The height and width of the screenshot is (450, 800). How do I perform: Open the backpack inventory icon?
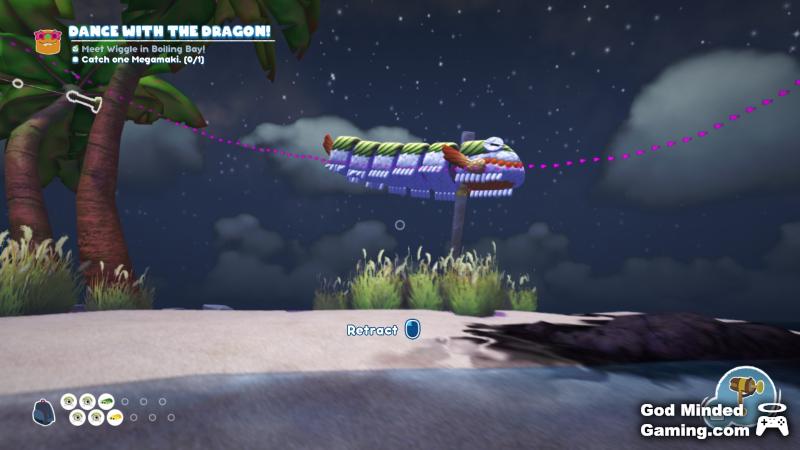(44, 410)
